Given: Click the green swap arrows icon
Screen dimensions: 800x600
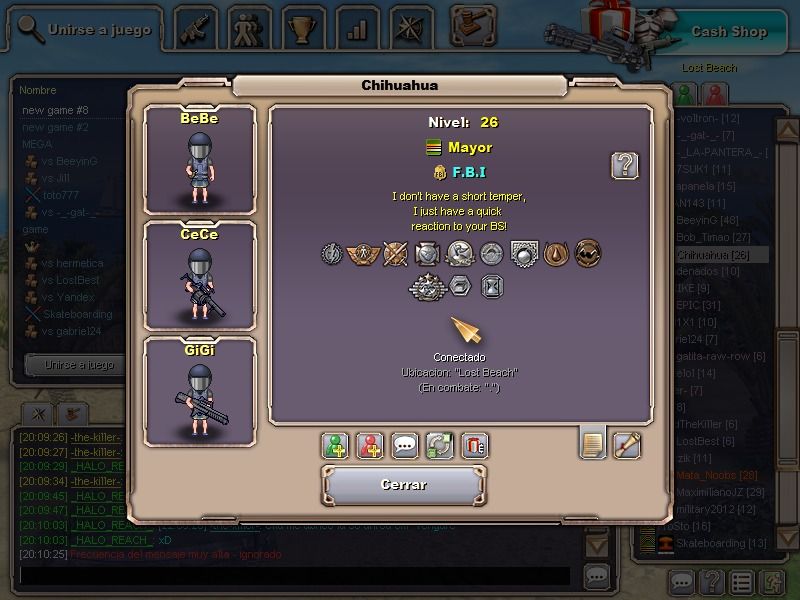Looking at the screenshot, I should click(x=440, y=445).
